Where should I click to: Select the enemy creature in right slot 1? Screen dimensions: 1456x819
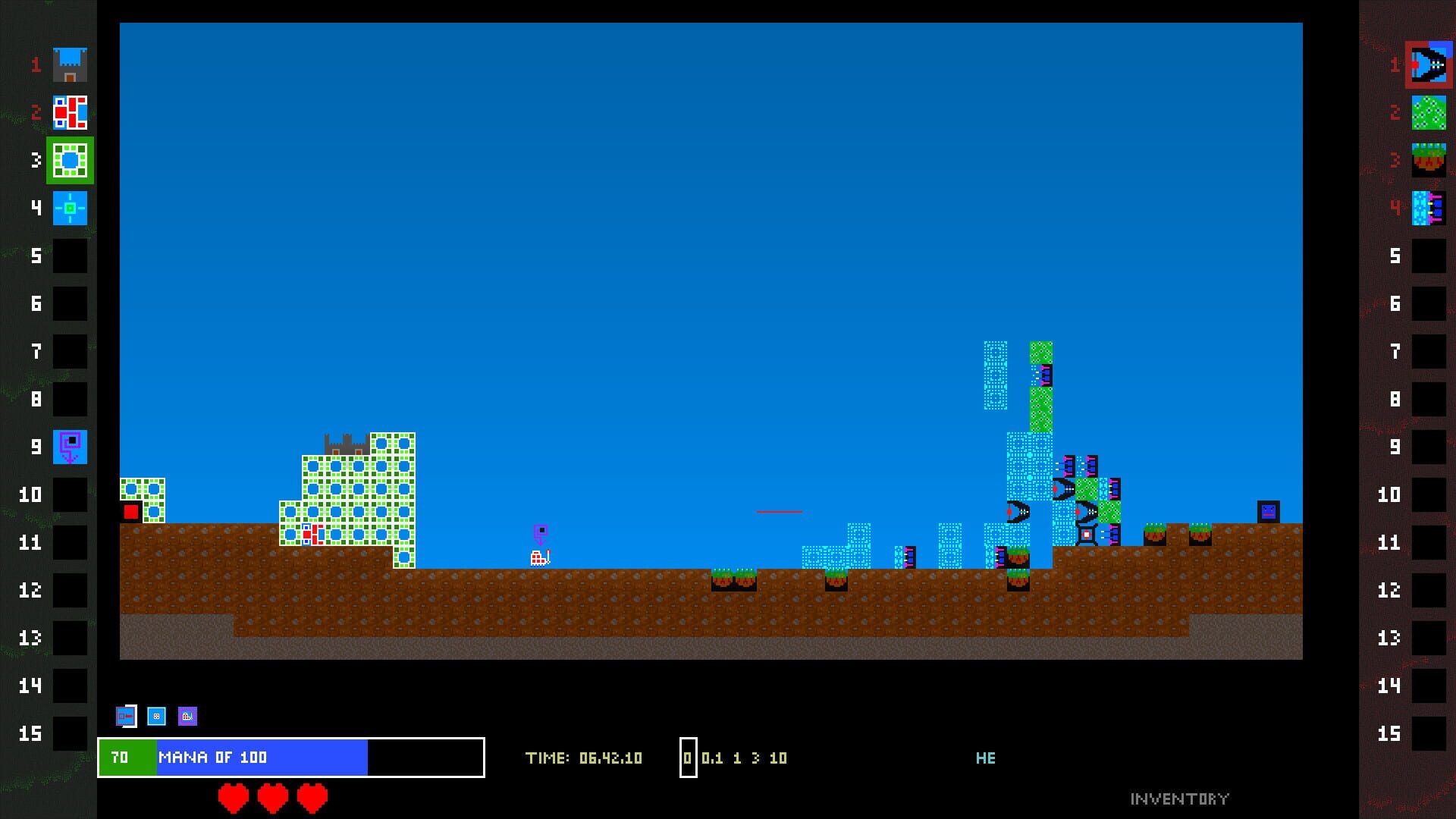click(1429, 64)
